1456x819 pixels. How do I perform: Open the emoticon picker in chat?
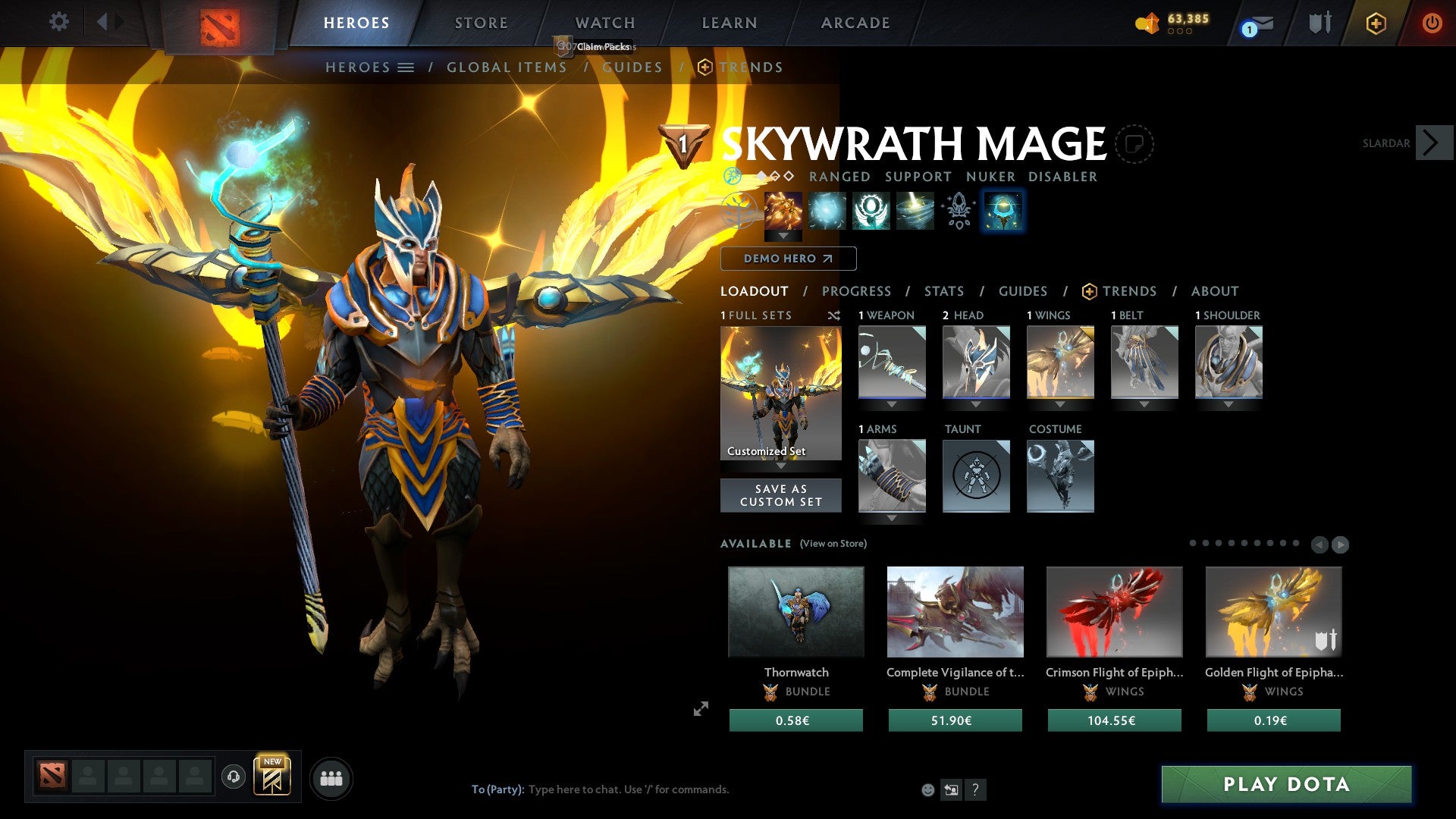tap(928, 789)
